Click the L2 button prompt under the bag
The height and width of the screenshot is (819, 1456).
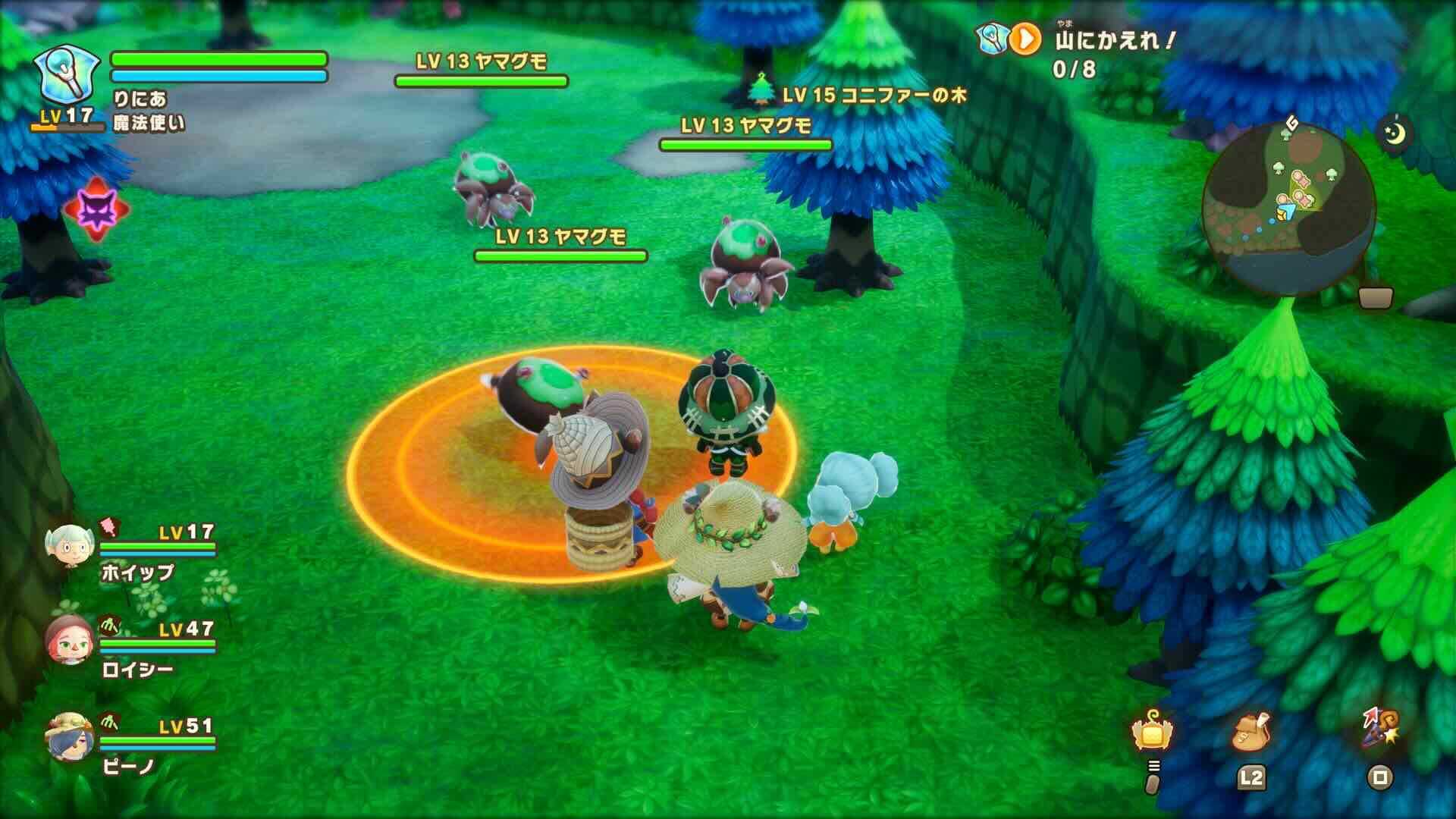pyautogui.click(x=1252, y=778)
